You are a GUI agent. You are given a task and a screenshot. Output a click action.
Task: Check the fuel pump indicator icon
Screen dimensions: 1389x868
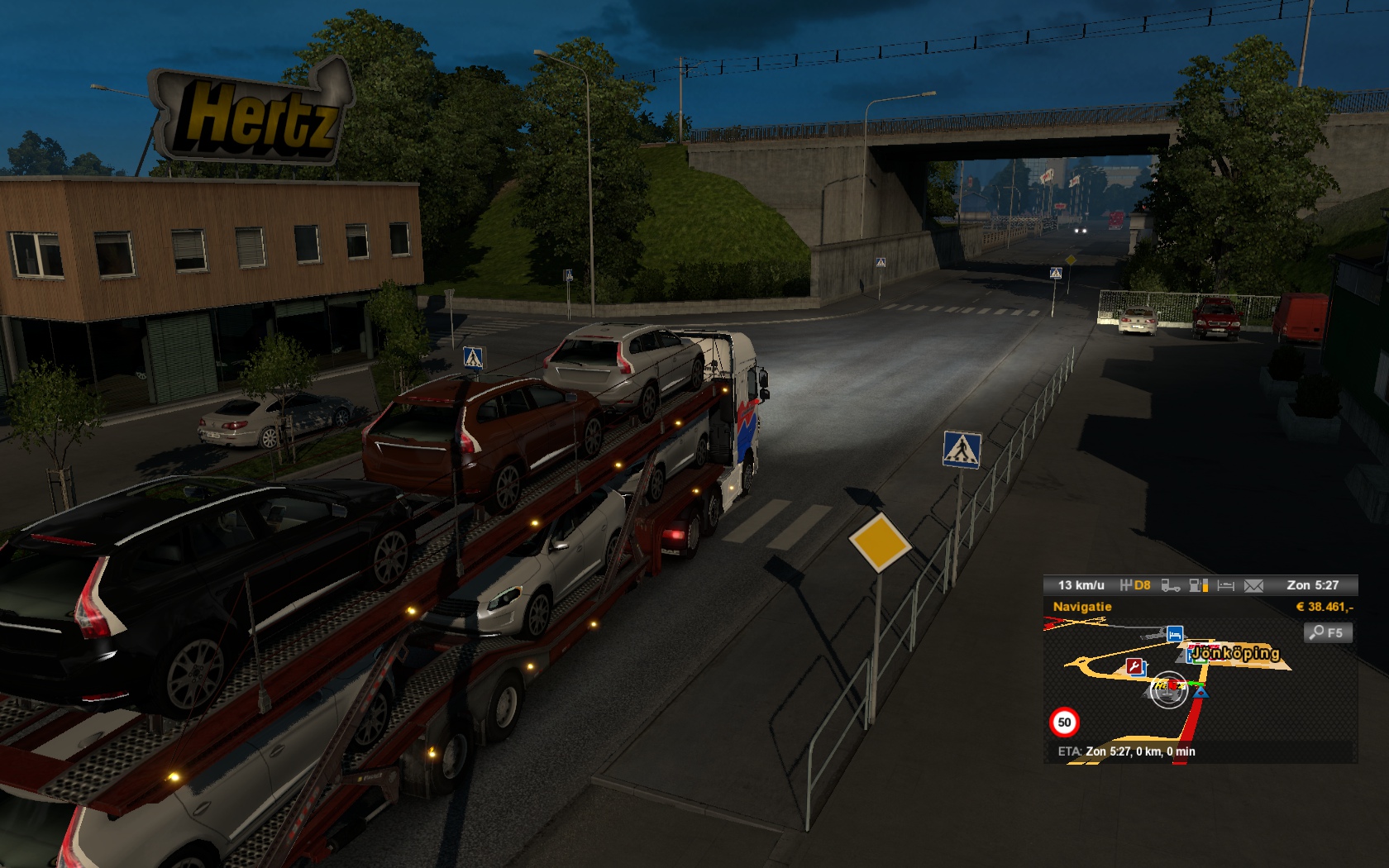tap(1198, 585)
